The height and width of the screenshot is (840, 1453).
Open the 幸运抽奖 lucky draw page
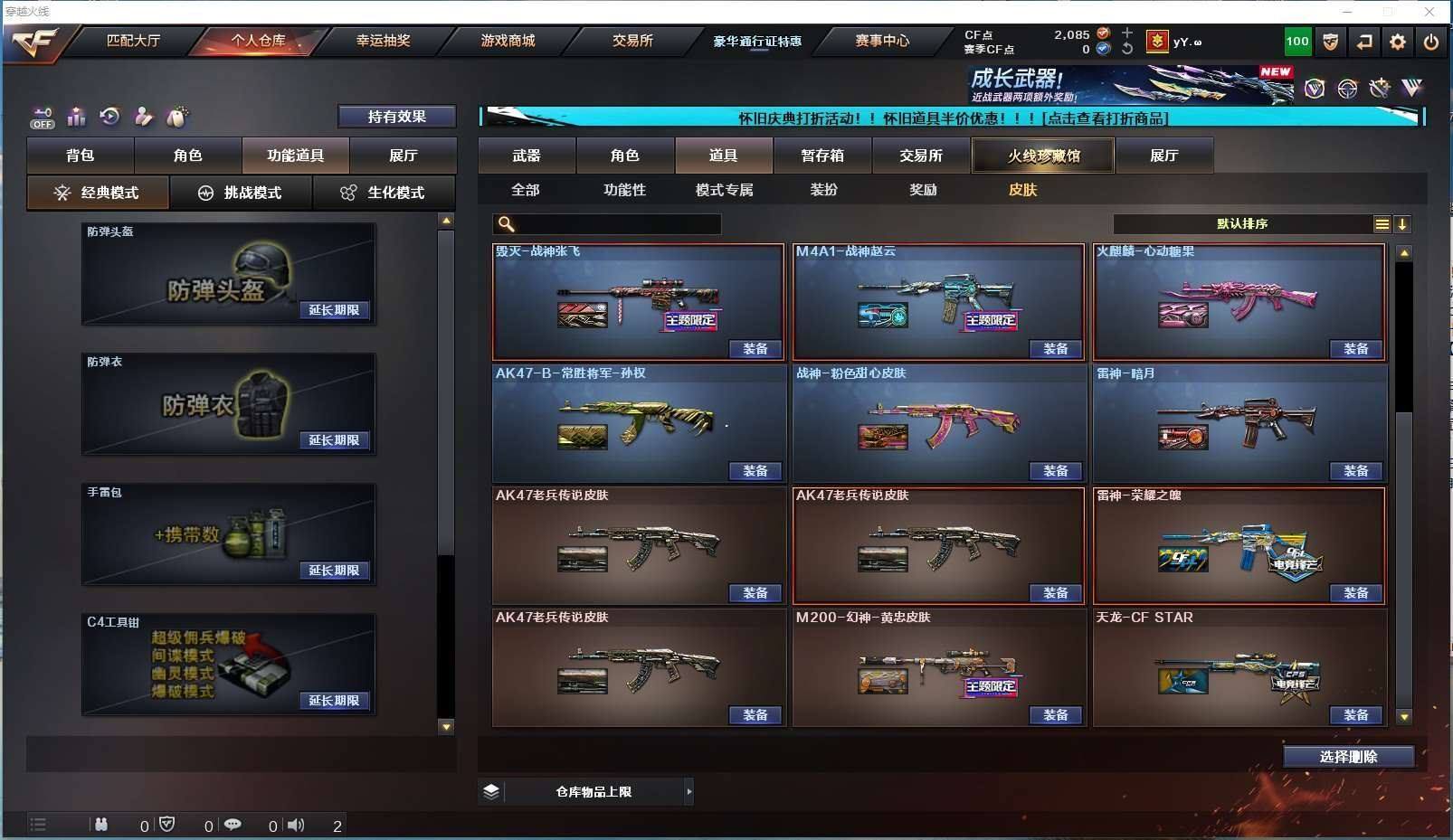point(383,41)
